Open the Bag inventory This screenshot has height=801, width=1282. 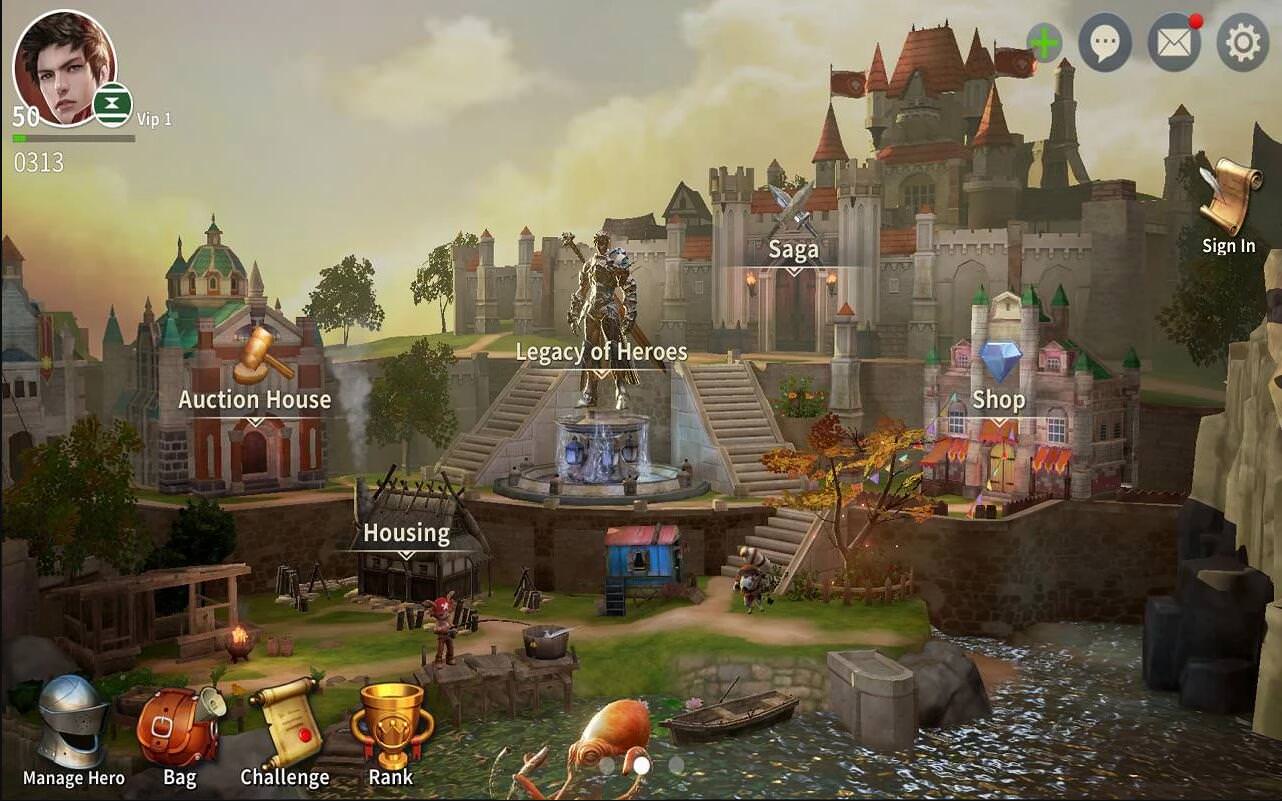(x=180, y=732)
